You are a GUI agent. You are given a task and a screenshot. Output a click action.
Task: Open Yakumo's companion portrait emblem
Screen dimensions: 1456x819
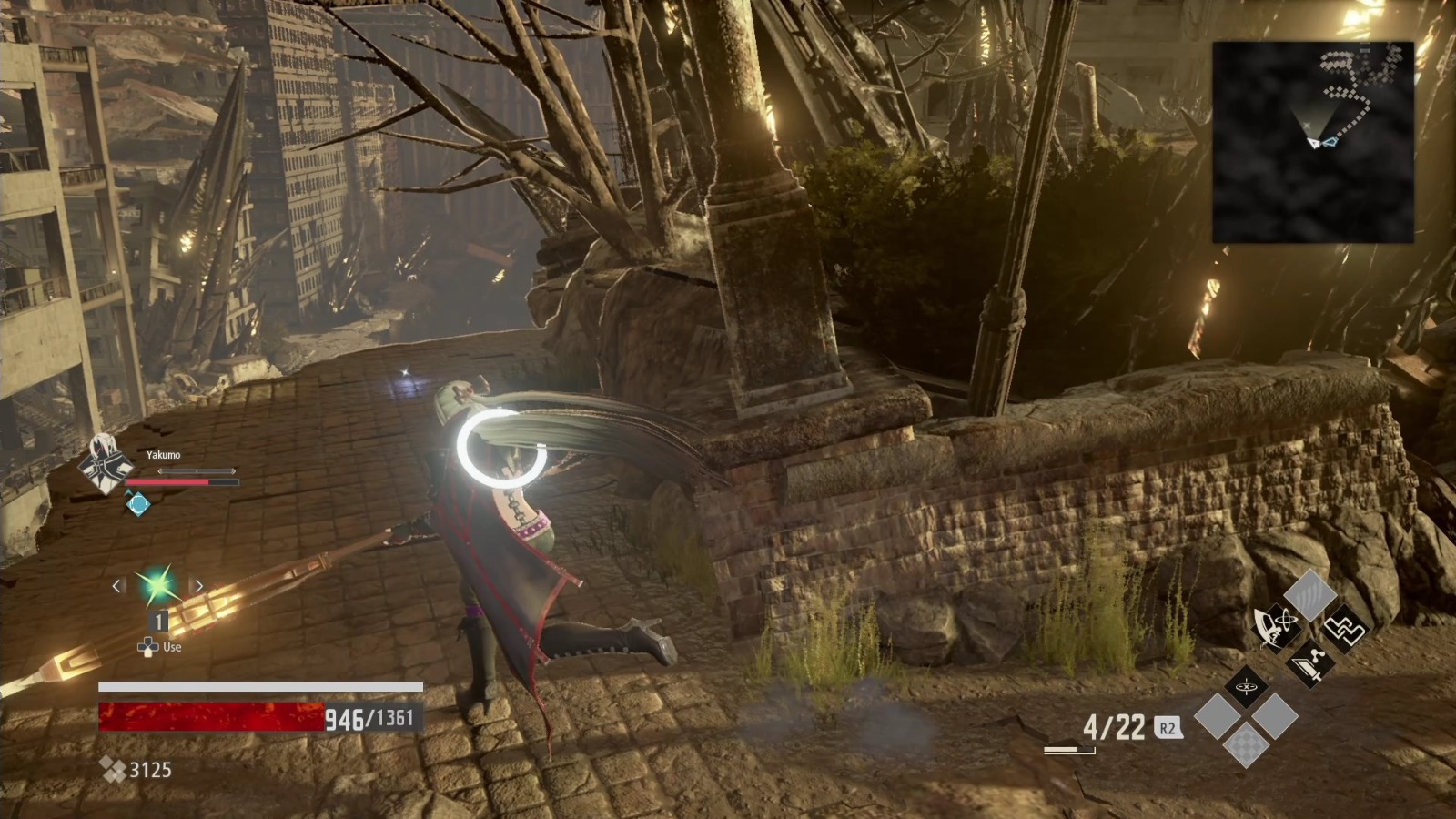103,464
